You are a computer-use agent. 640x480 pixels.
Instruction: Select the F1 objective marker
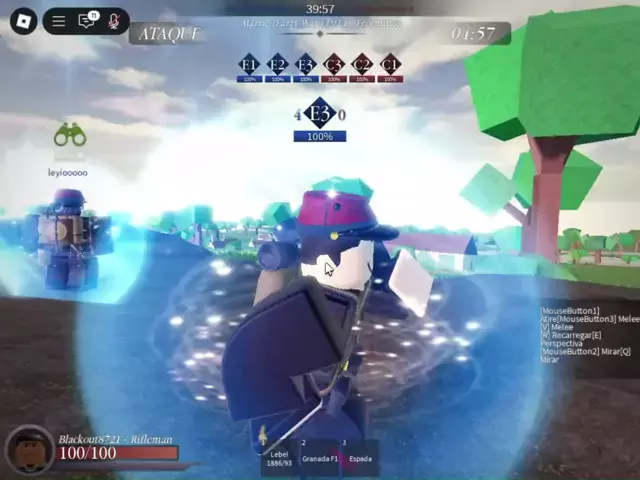[249, 65]
